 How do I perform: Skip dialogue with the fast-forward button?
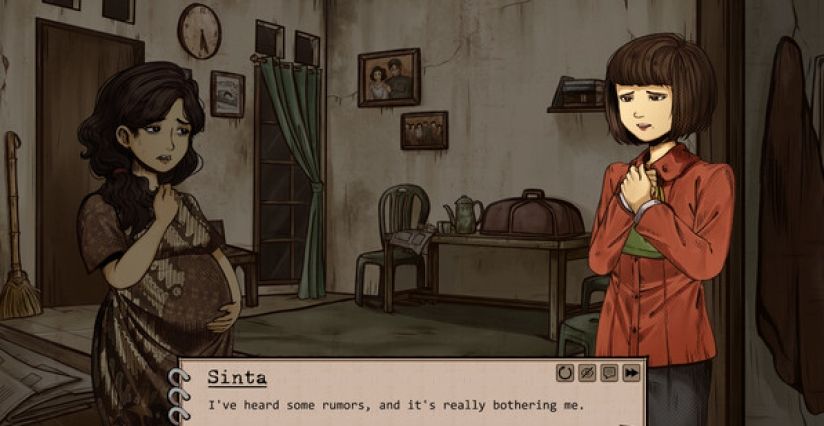[631, 373]
